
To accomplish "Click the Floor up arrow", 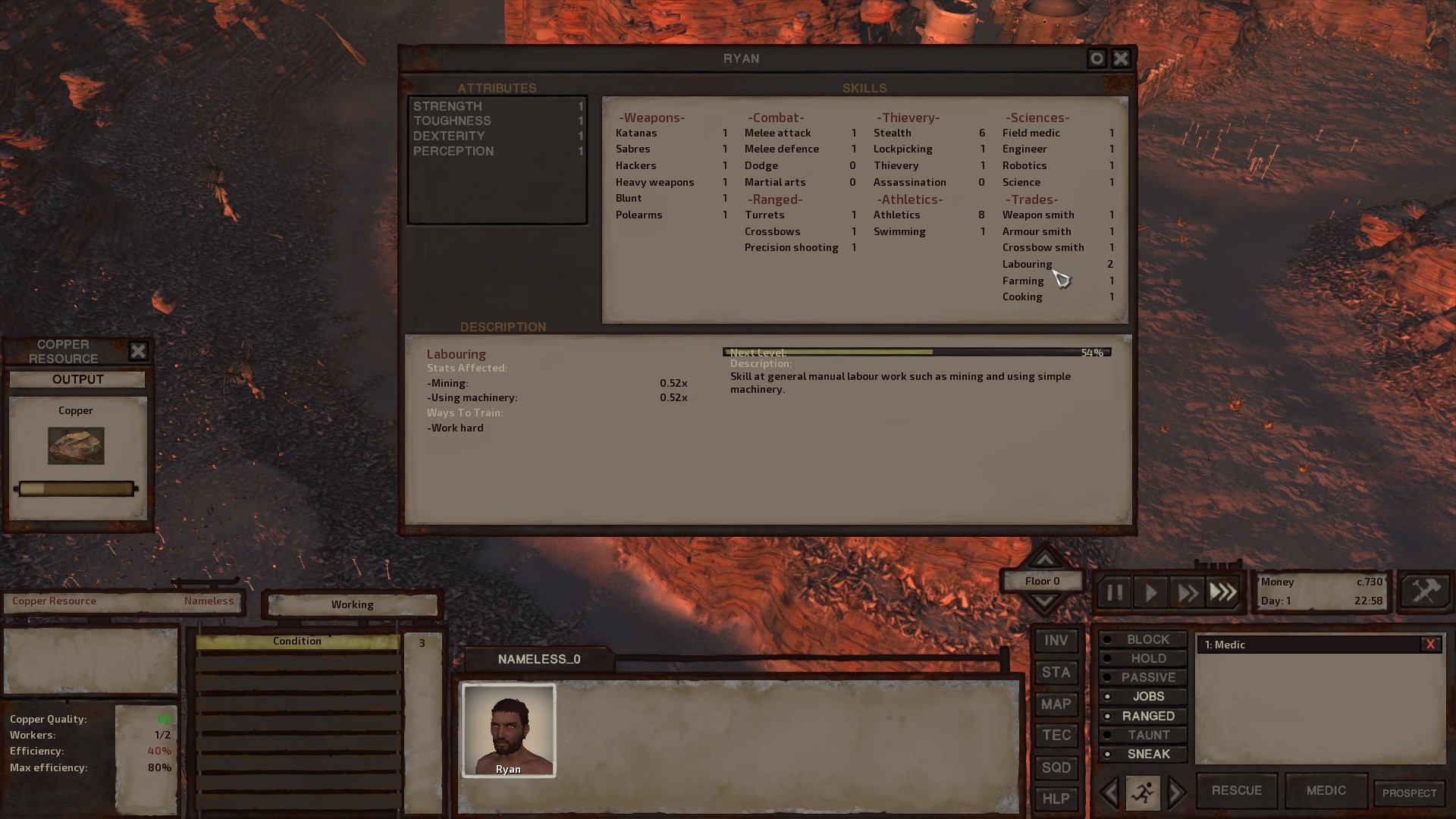I will pyautogui.click(x=1044, y=561).
